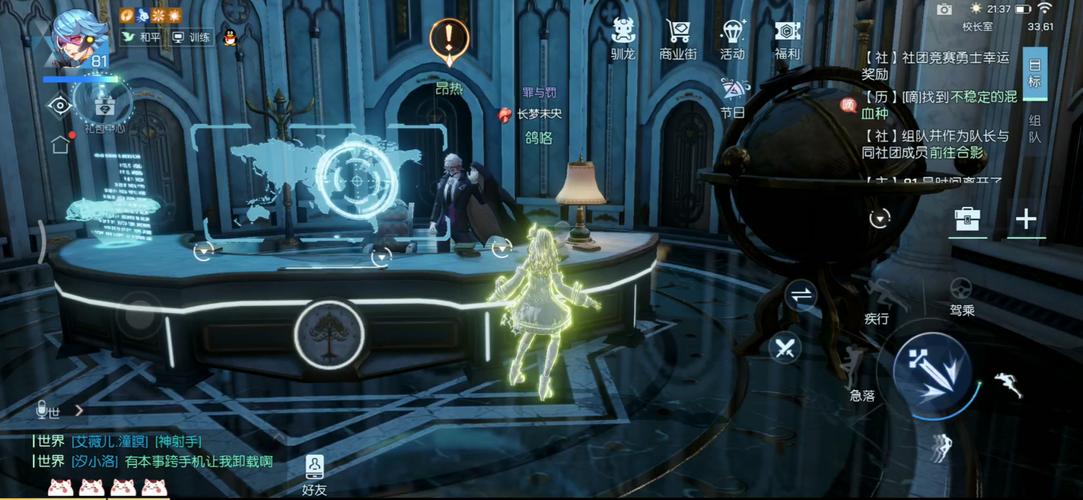
Task: Switch to the 目标 objectives tab
Action: point(1035,74)
